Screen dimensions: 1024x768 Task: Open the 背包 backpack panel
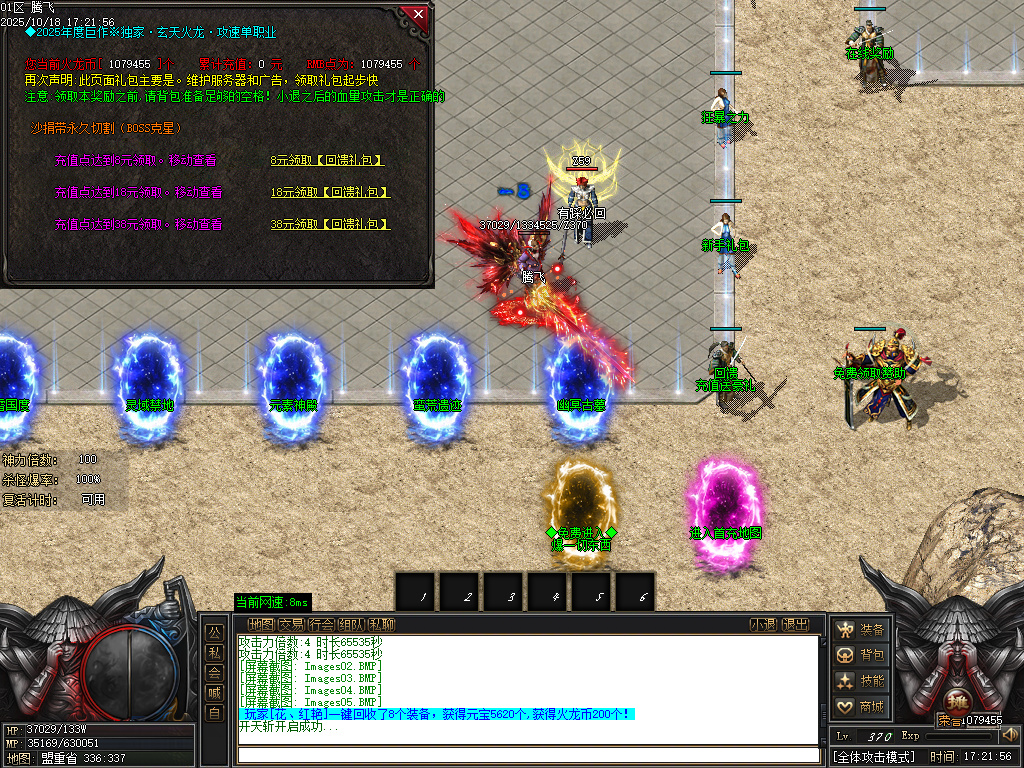coord(861,655)
